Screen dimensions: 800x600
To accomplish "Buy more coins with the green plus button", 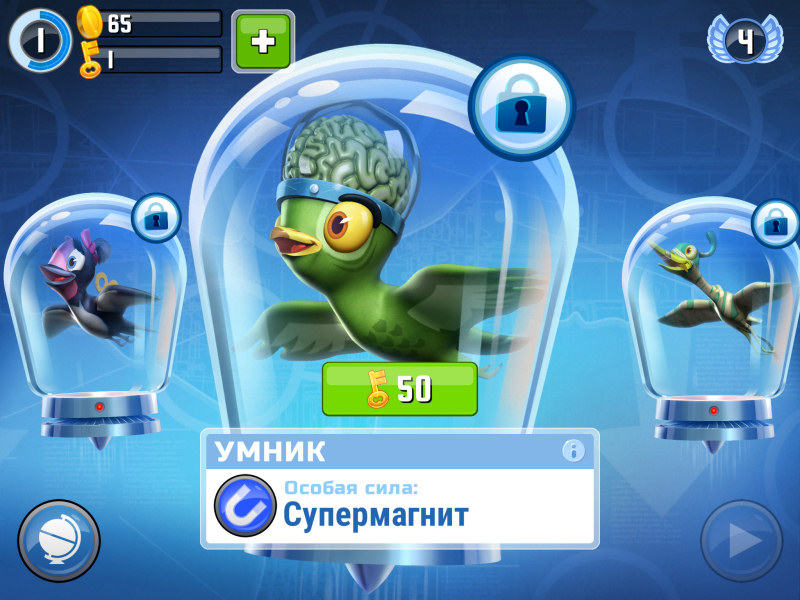I will tap(263, 40).
